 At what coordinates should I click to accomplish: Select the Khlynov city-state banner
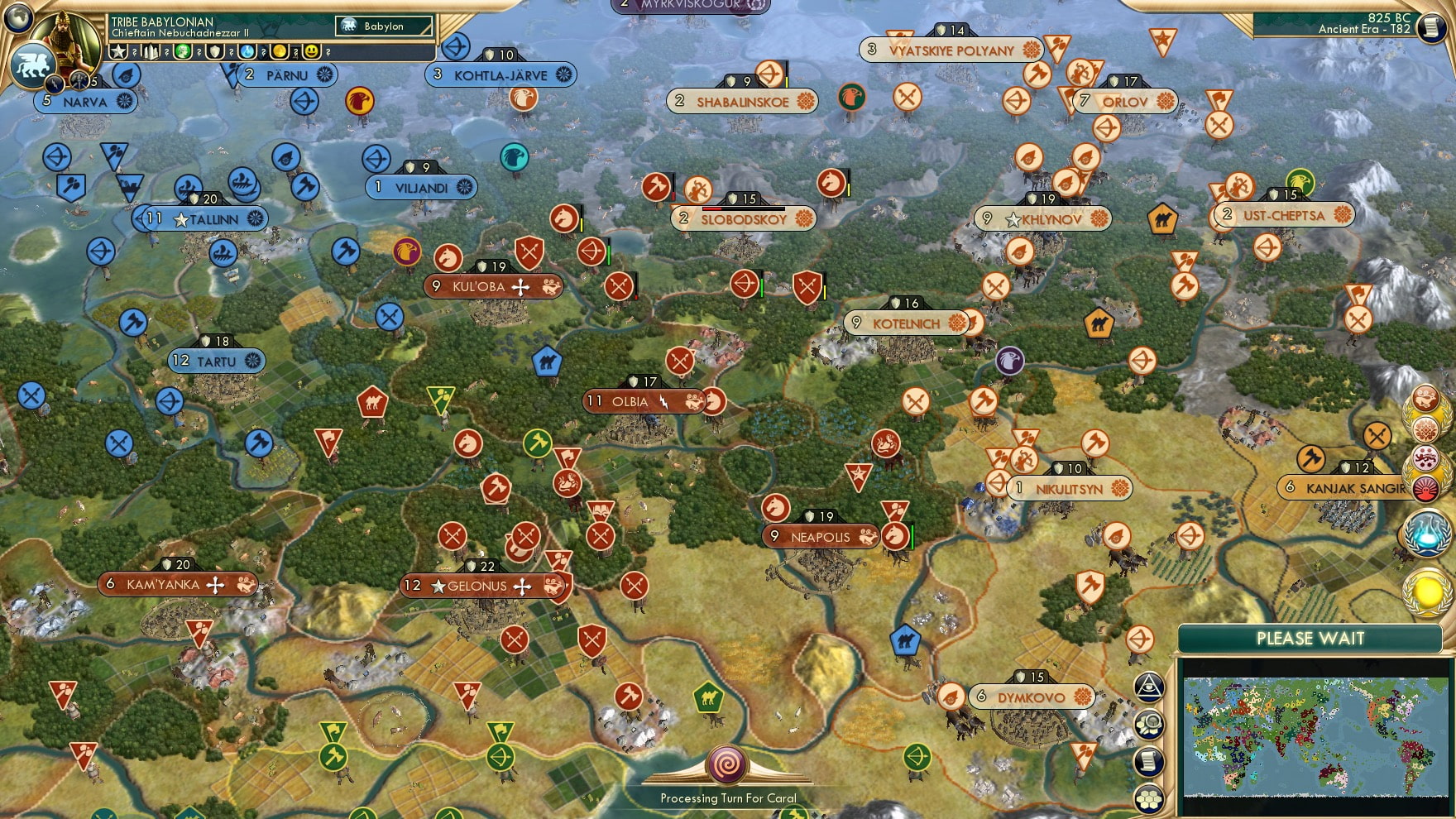coord(1044,218)
